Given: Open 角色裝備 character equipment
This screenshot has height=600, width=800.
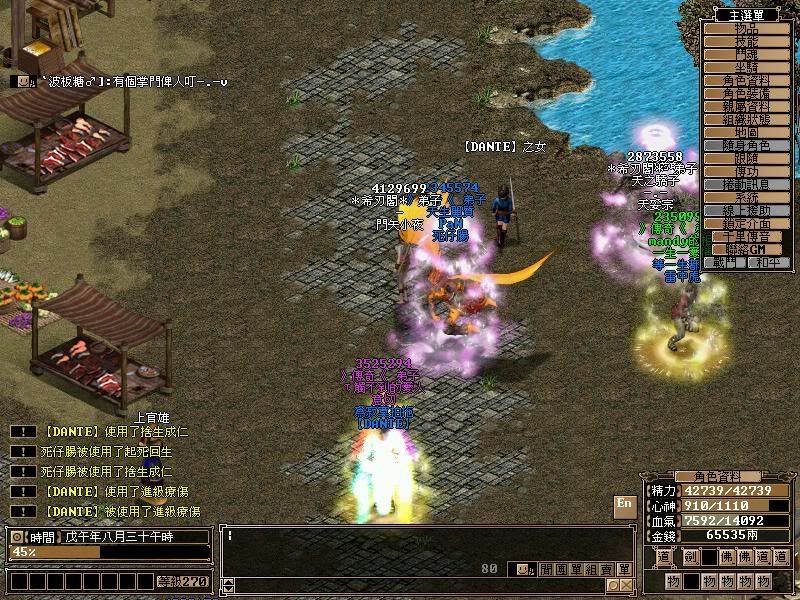Looking at the screenshot, I should pyautogui.click(x=746, y=93).
